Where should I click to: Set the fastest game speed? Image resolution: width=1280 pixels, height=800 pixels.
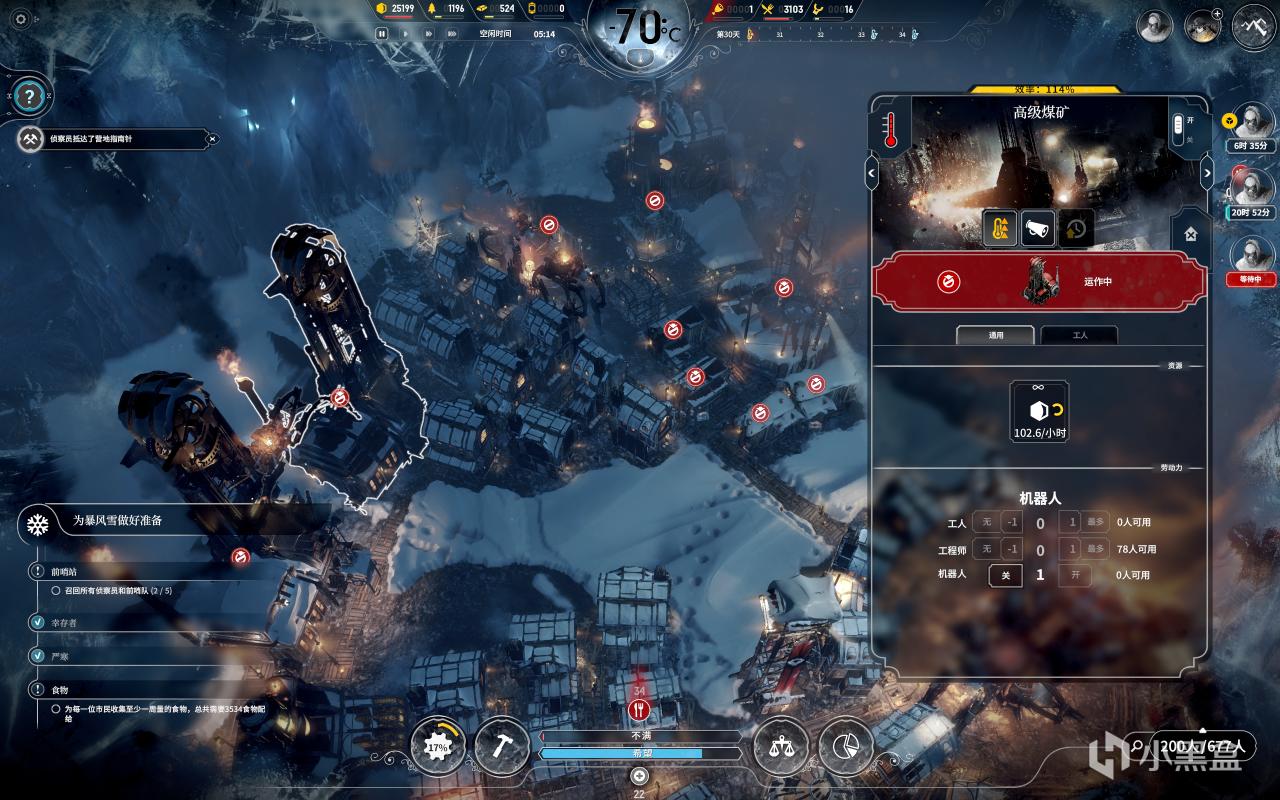[451, 33]
